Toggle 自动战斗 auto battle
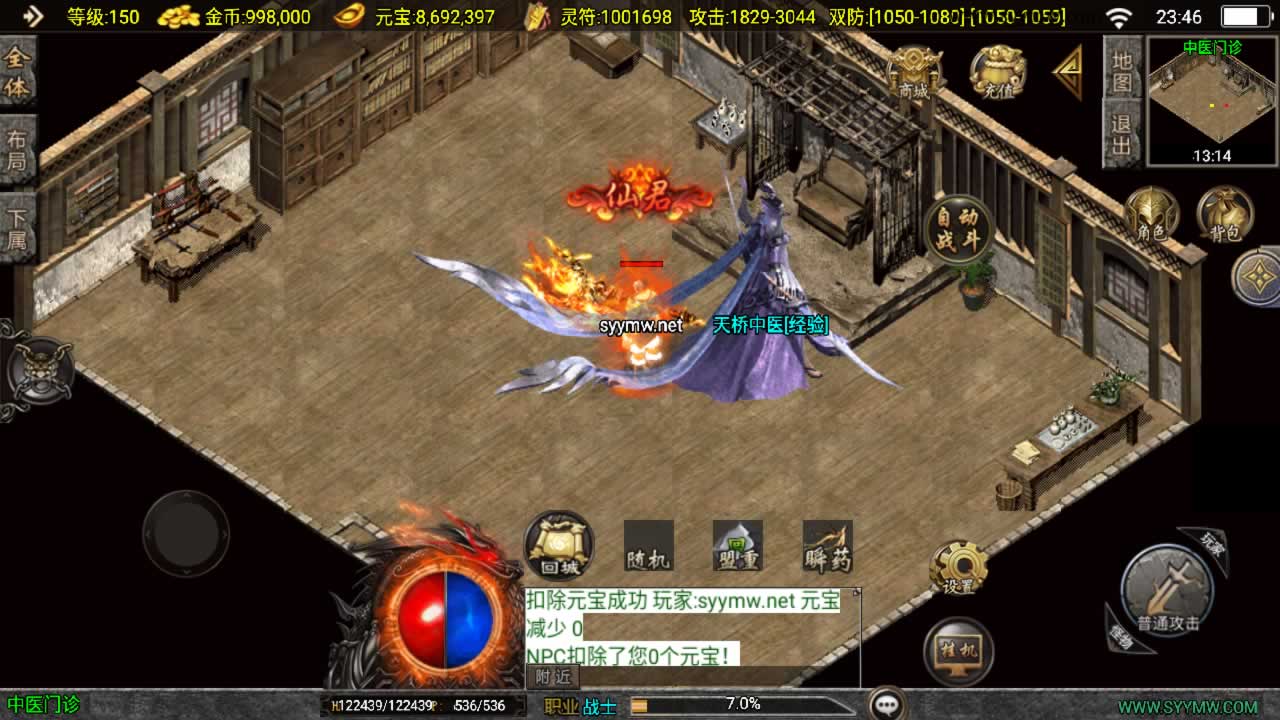 pyautogui.click(x=958, y=229)
